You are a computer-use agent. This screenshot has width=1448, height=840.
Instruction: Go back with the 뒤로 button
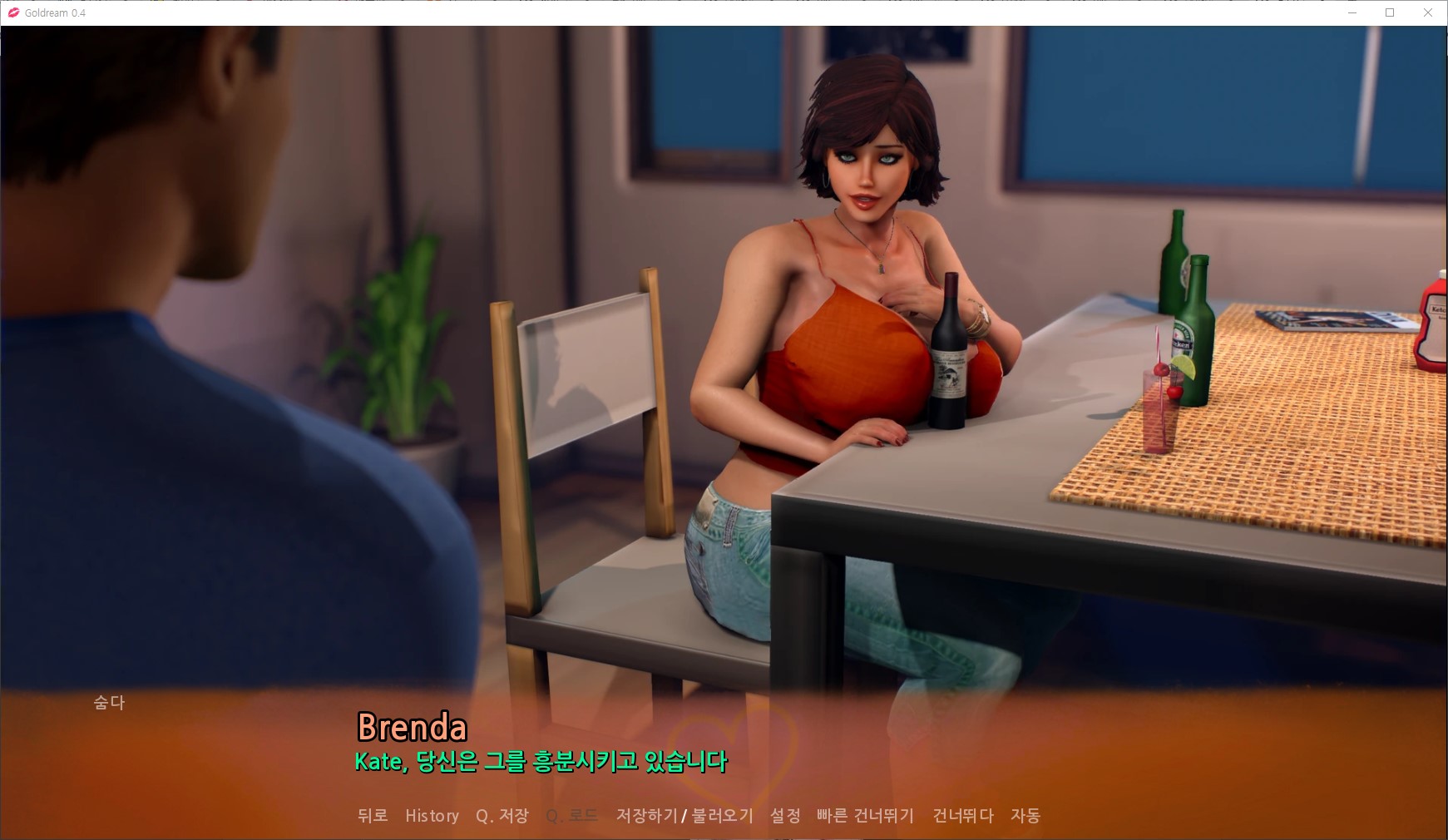tap(373, 816)
